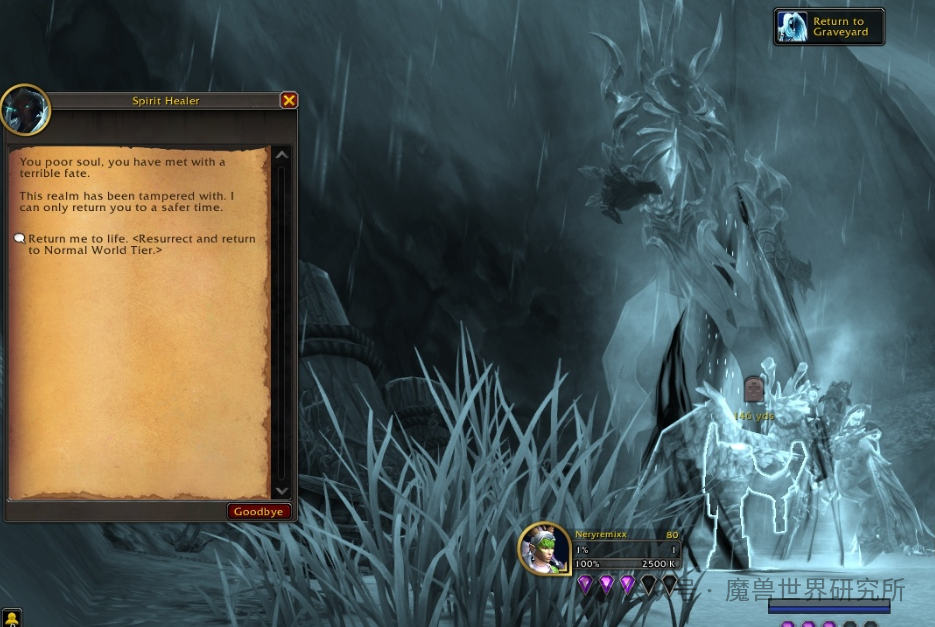Image resolution: width=935 pixels, height=627 pixels.
Task: Click the Return to Graveyard button
Action: pyautogui.click(x=829, y=27)
